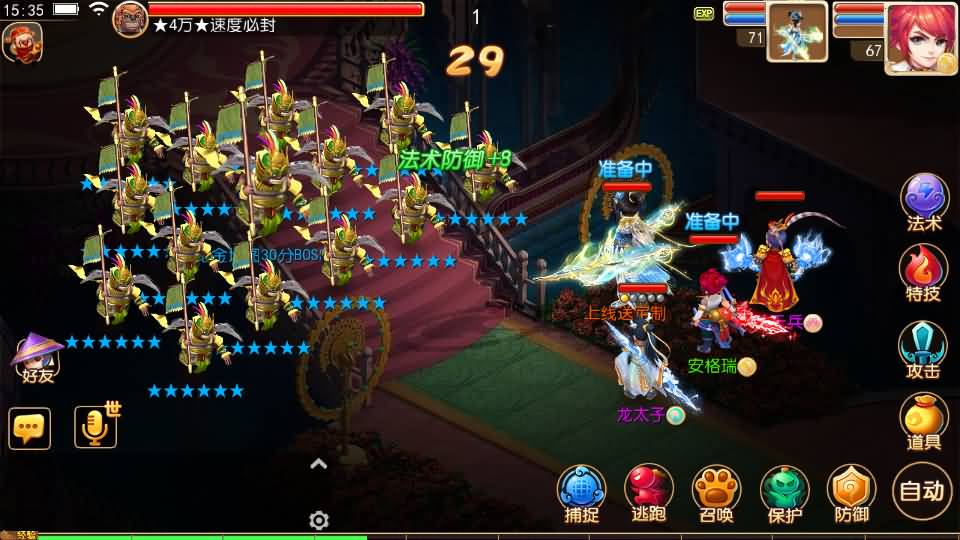This screenshot has width=960, height=540.
Task: Expand the panel with the up arrow
Action: (319, 463)
